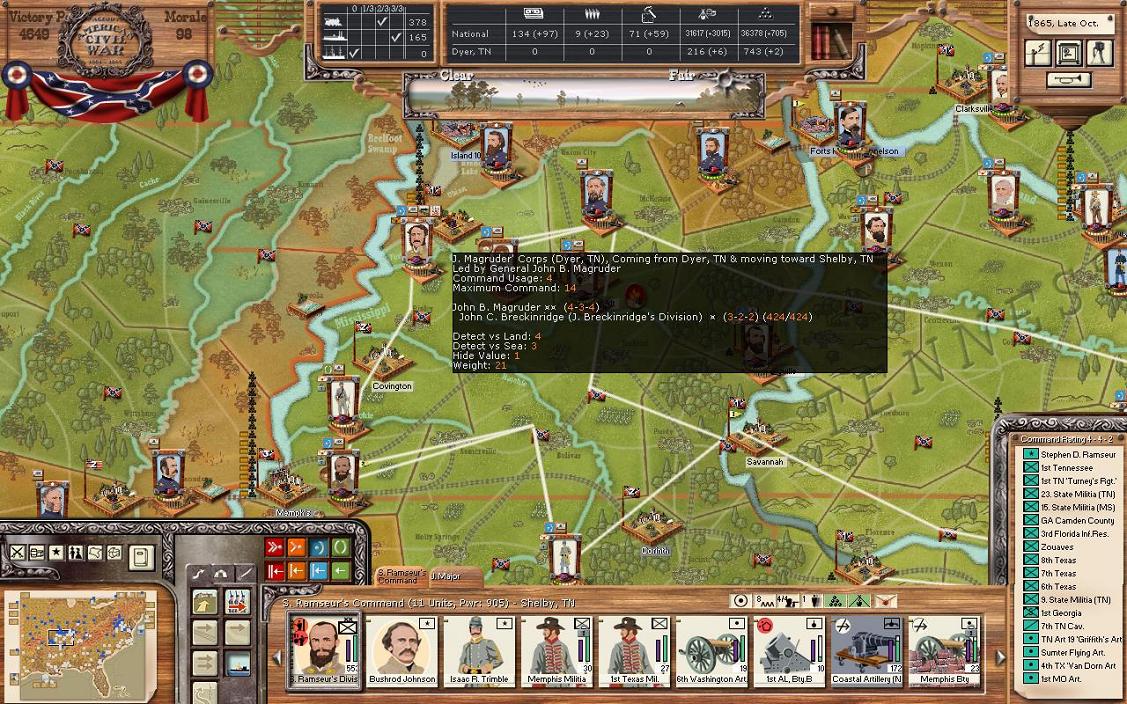Image resolution: width=1127 pixels, height=704 pixels.
Task: Pick the 6th Washington Art. cannon card
Action: point(712,650)
